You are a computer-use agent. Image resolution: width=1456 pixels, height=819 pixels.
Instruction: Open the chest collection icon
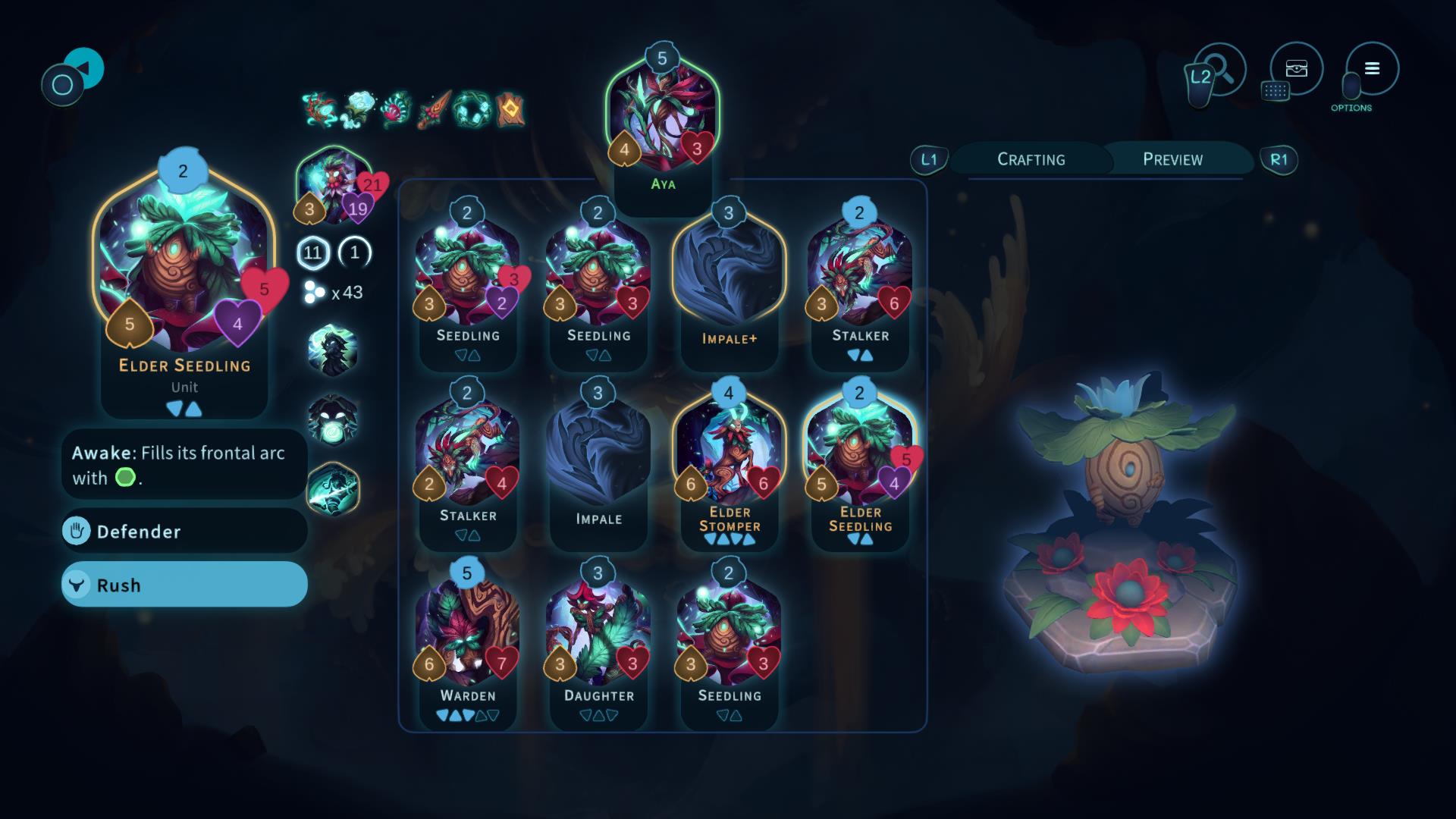(x=1296, y=69)
